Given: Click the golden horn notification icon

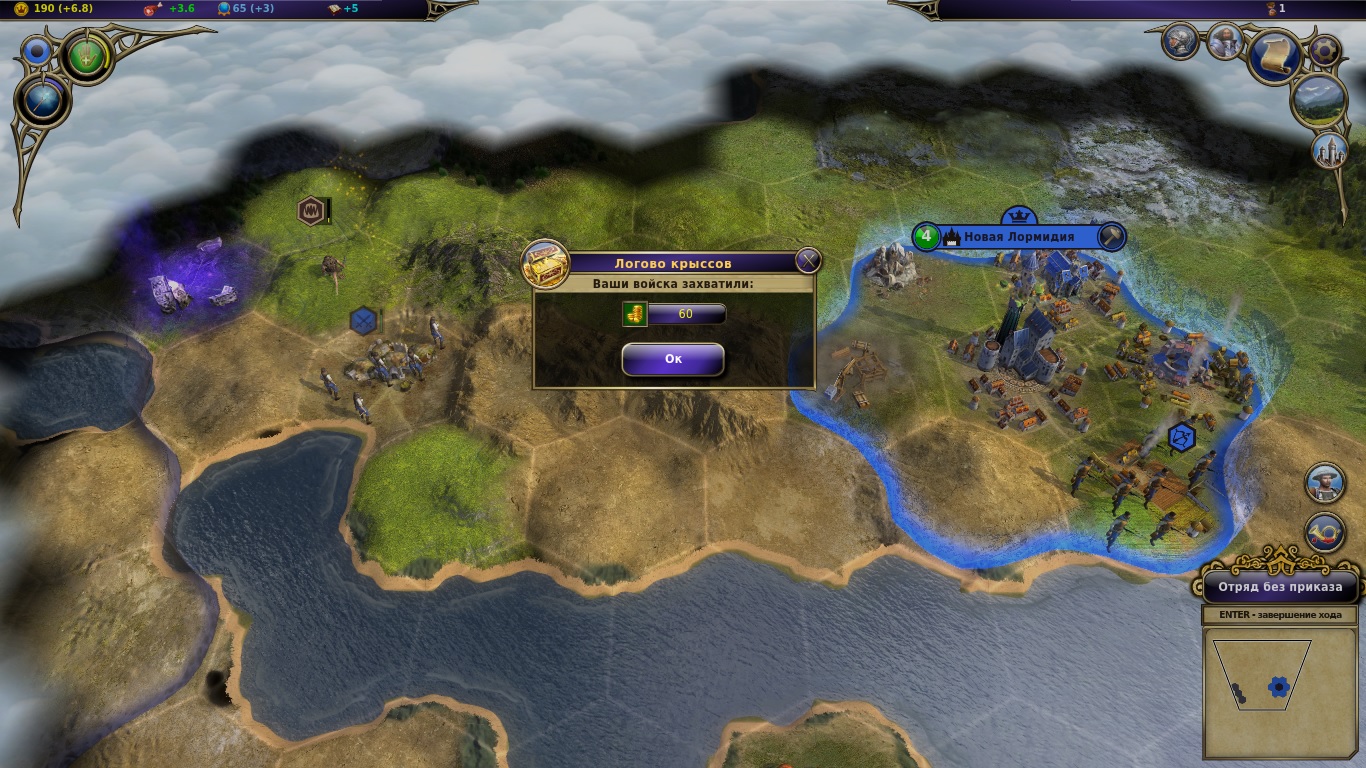Looking at the screenshot, I should pyautogui.click(x=1324, y=532).
